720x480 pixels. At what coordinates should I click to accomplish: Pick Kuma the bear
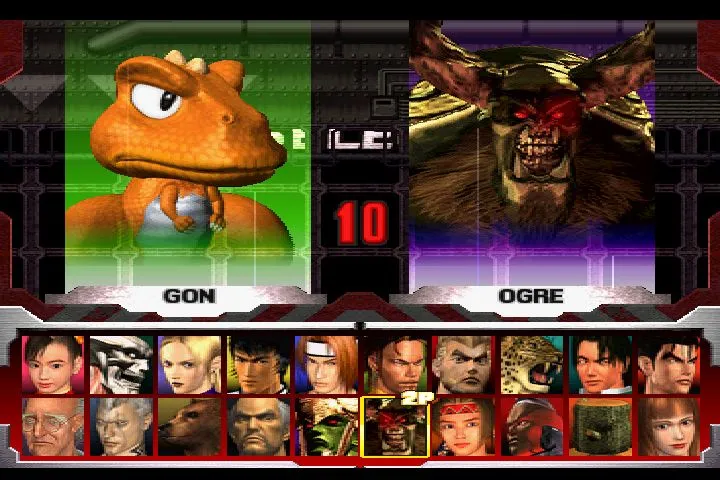[189, 427]
